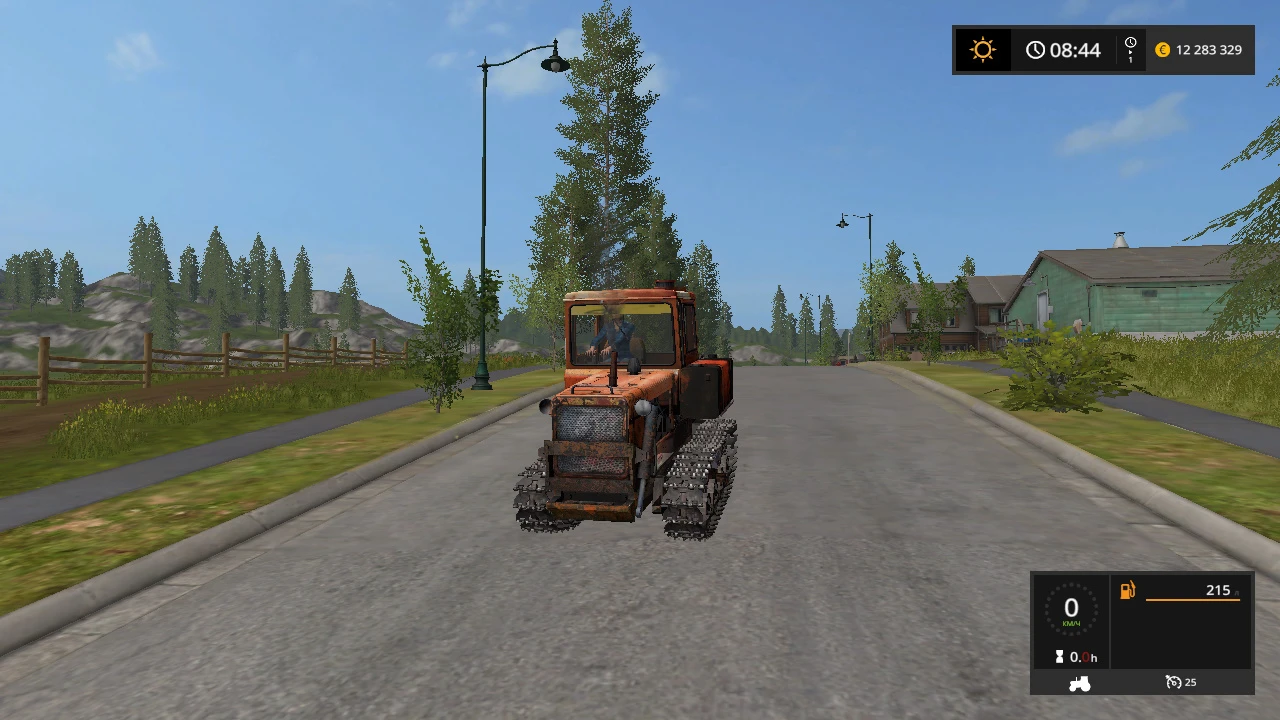Viewport: 1280px width, 720px height.
Task: Click the money balance 12 283 329
Action: click(x=1209, y=49)
